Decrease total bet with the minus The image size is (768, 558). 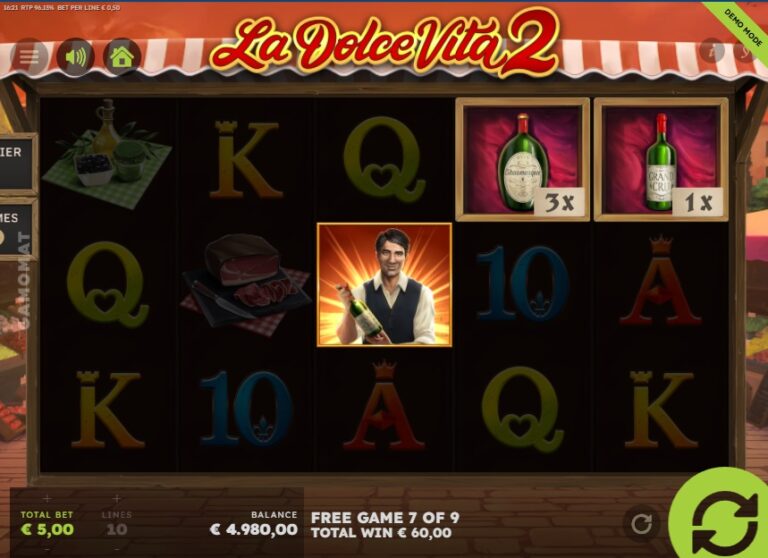pyautogui.click(x=47, y=547)
